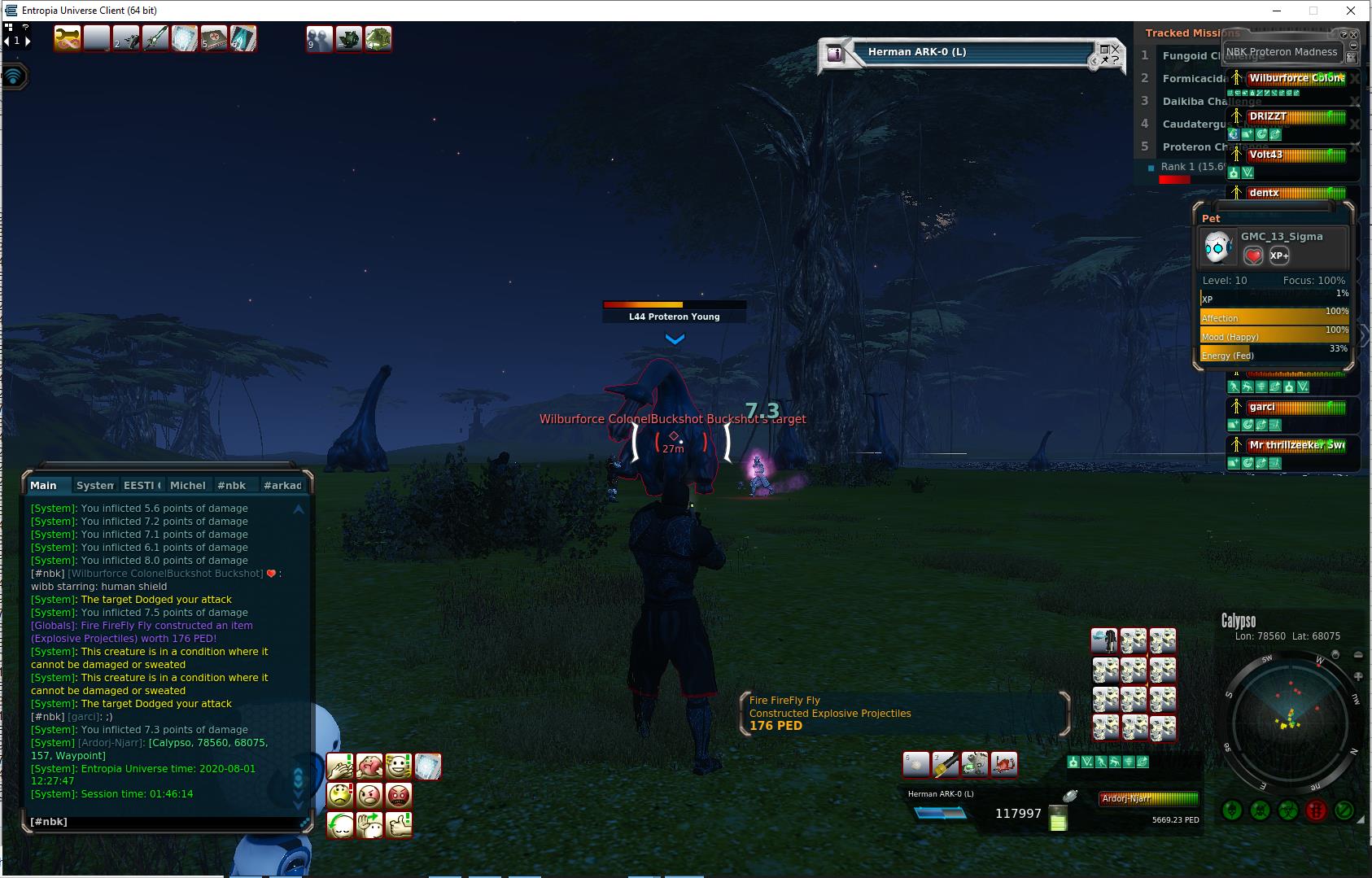Zoom in the radar with plus button

[x=1358, y=676]
